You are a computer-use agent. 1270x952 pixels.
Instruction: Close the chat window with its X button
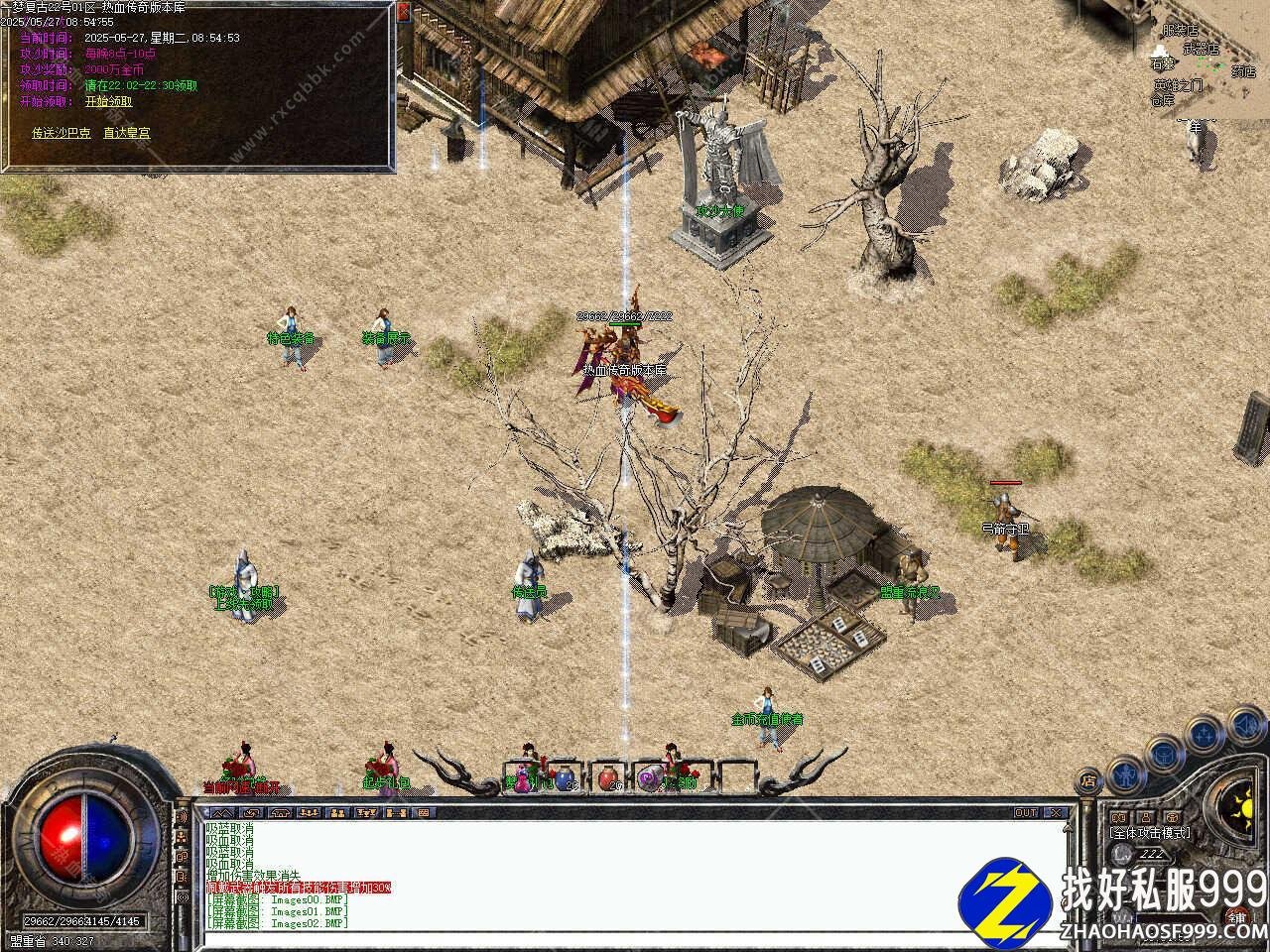click(1056, 813)
